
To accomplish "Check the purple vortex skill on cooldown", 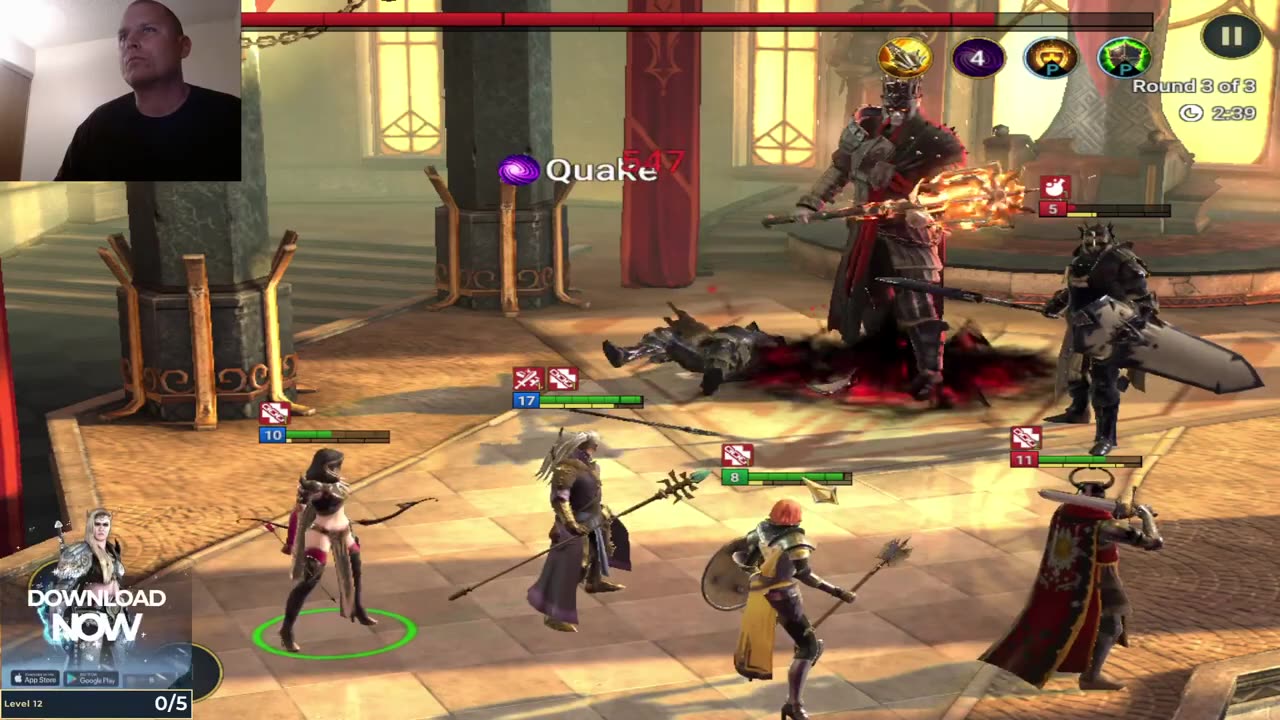I will pos(977,58).
